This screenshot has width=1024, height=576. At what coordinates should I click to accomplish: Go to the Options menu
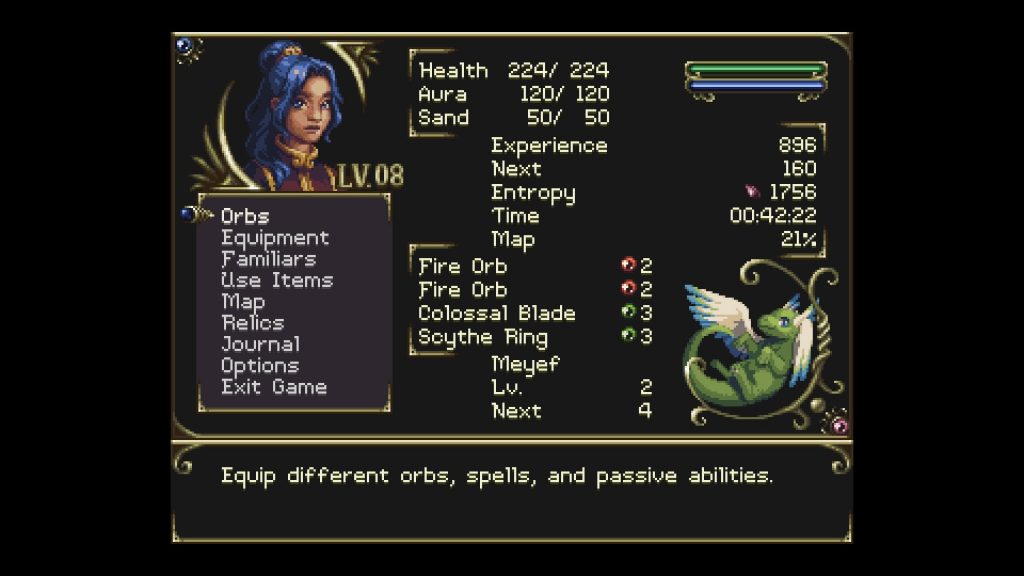(260, 366)
